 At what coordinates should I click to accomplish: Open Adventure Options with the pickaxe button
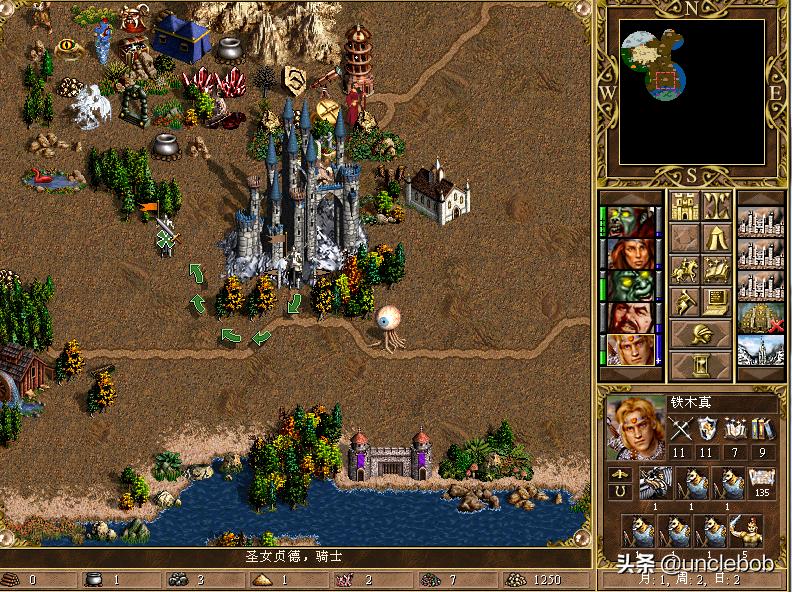[685, 300]
